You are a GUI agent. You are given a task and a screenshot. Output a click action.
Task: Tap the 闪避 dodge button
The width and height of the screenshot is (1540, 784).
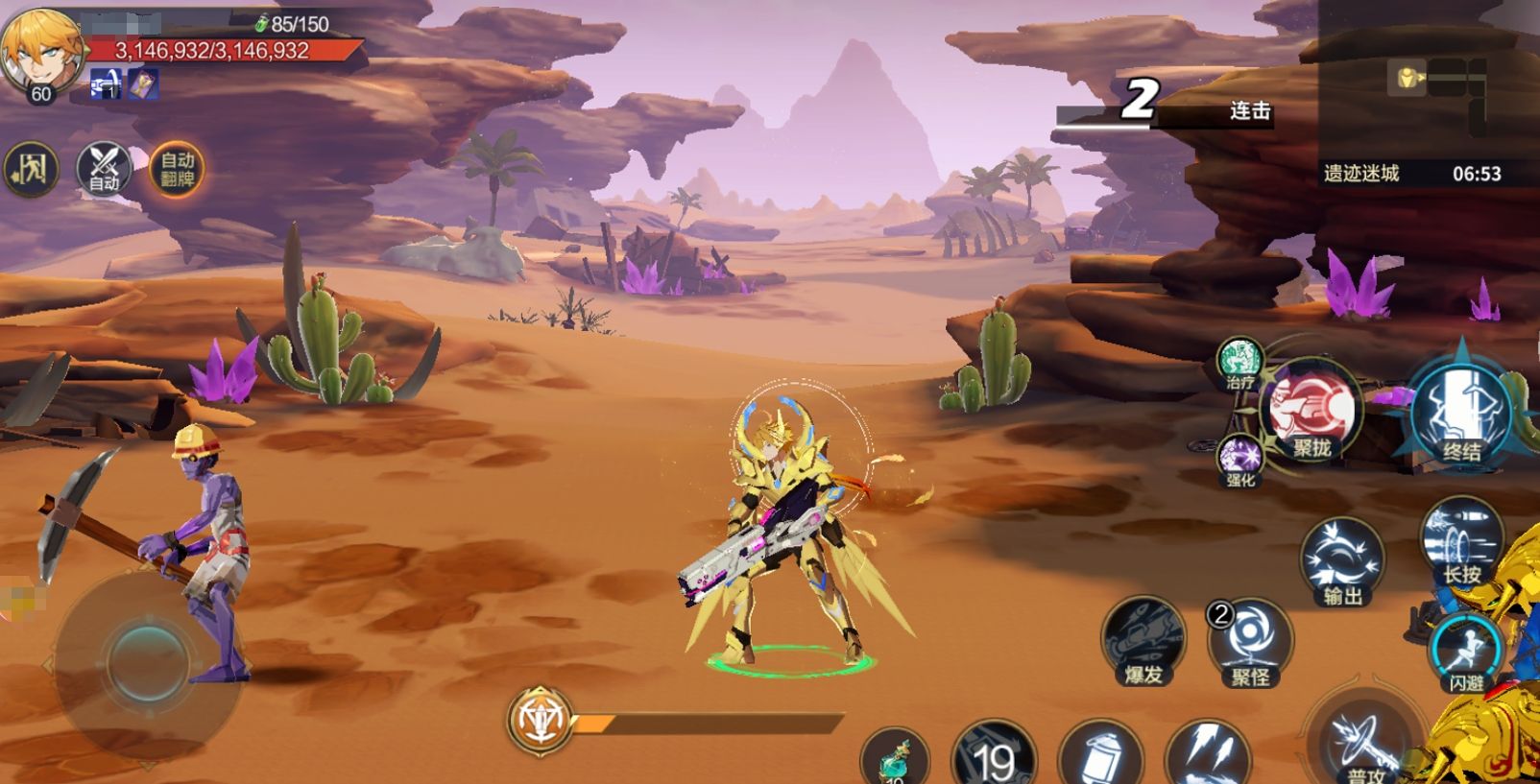tap(1465, 653)
